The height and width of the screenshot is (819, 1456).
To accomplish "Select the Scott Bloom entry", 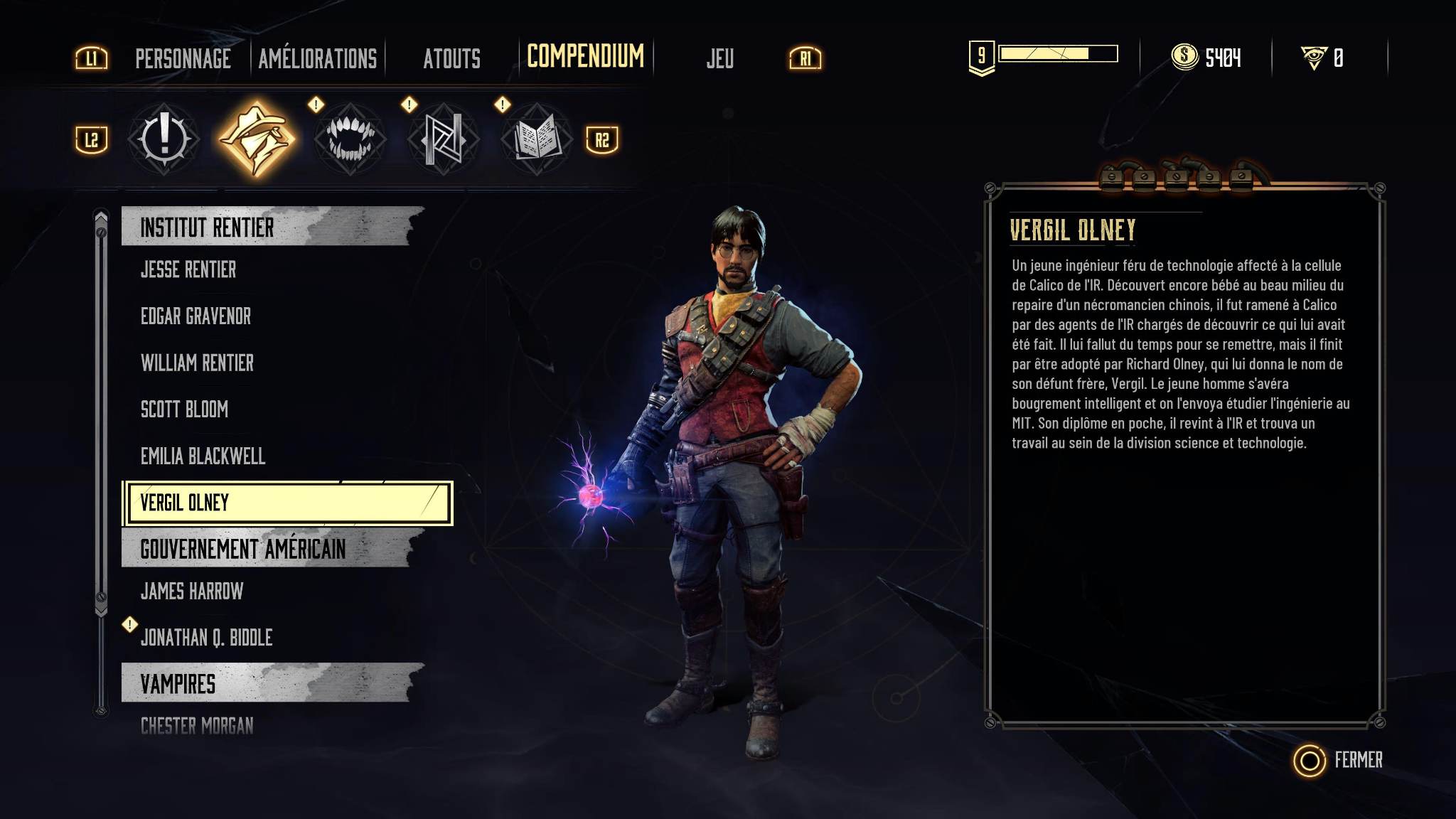I will [x=184, y=409].
